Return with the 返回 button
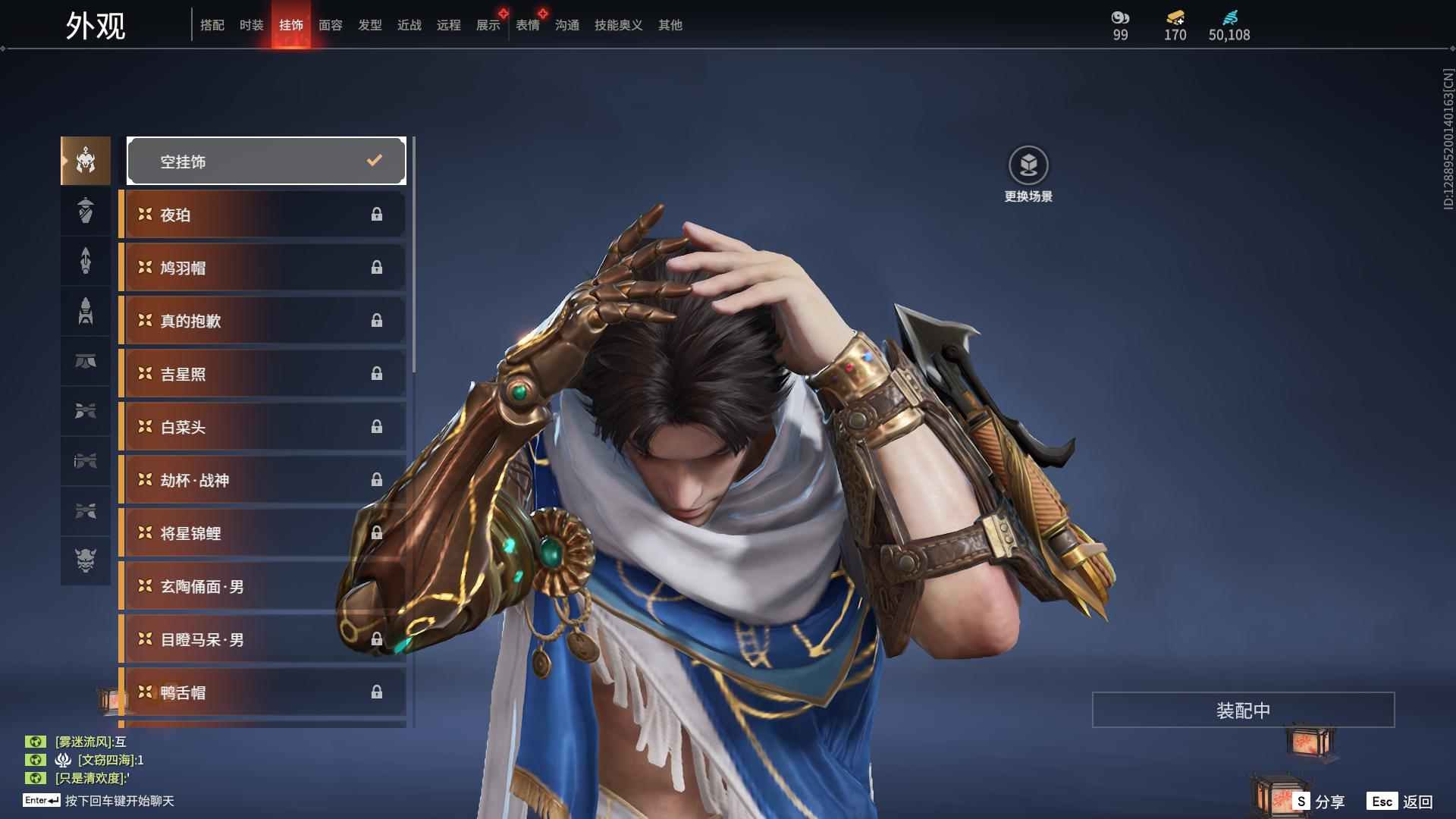 (x=1400, y=802)
